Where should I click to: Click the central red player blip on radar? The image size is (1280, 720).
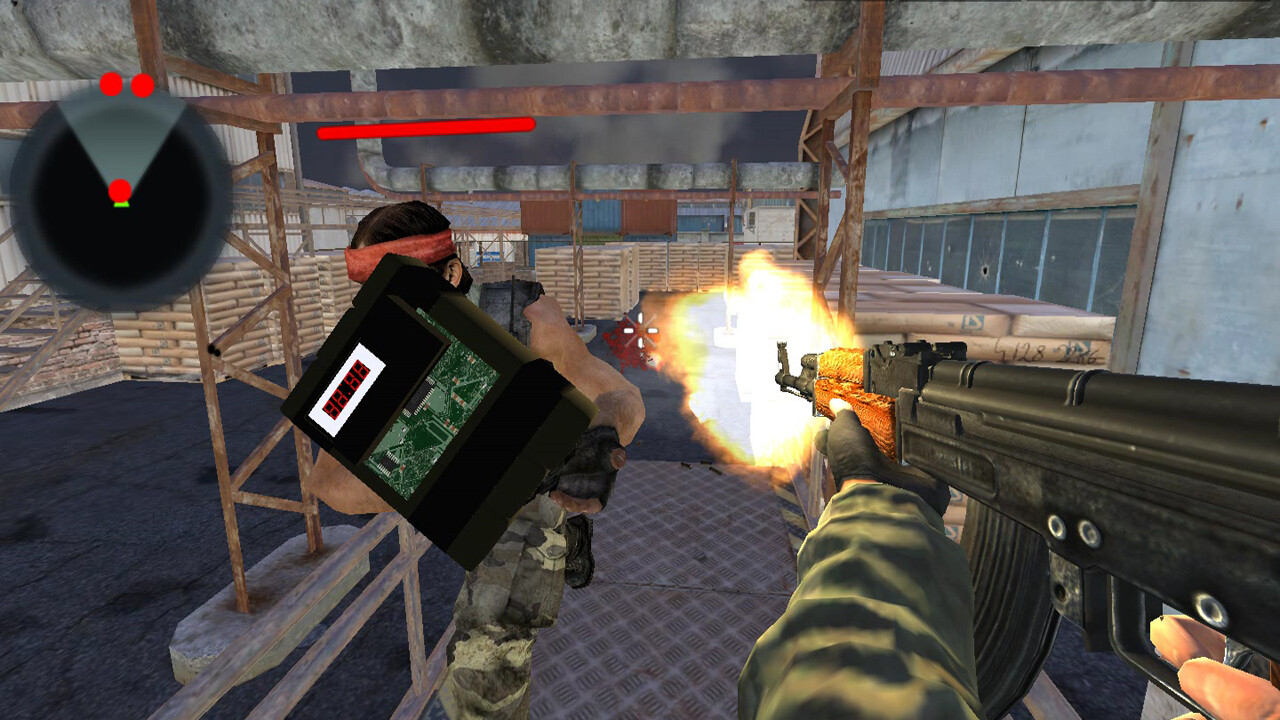[x=120, y=190]
